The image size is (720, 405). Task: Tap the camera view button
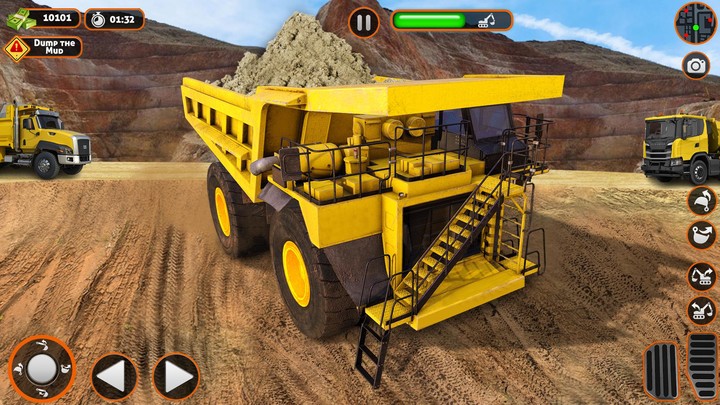pyautogui.click(x=696, y=66)
